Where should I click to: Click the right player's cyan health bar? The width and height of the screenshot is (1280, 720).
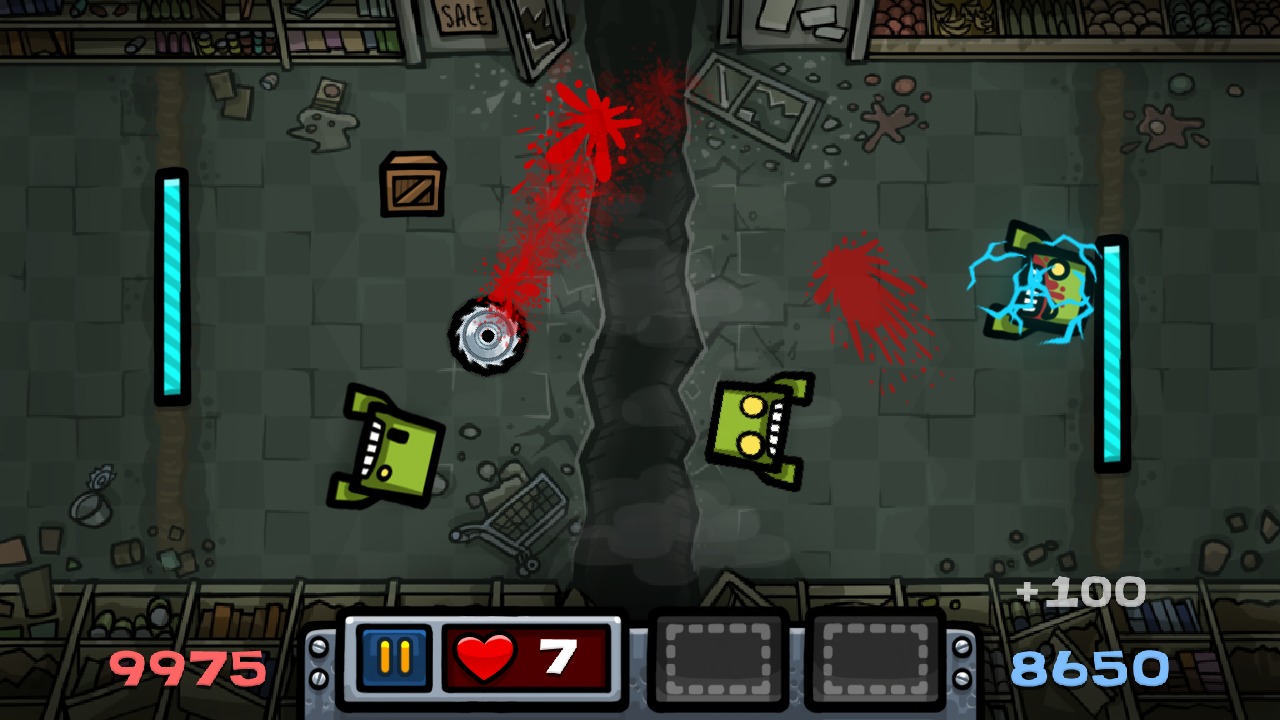(x=1108, y=350)
